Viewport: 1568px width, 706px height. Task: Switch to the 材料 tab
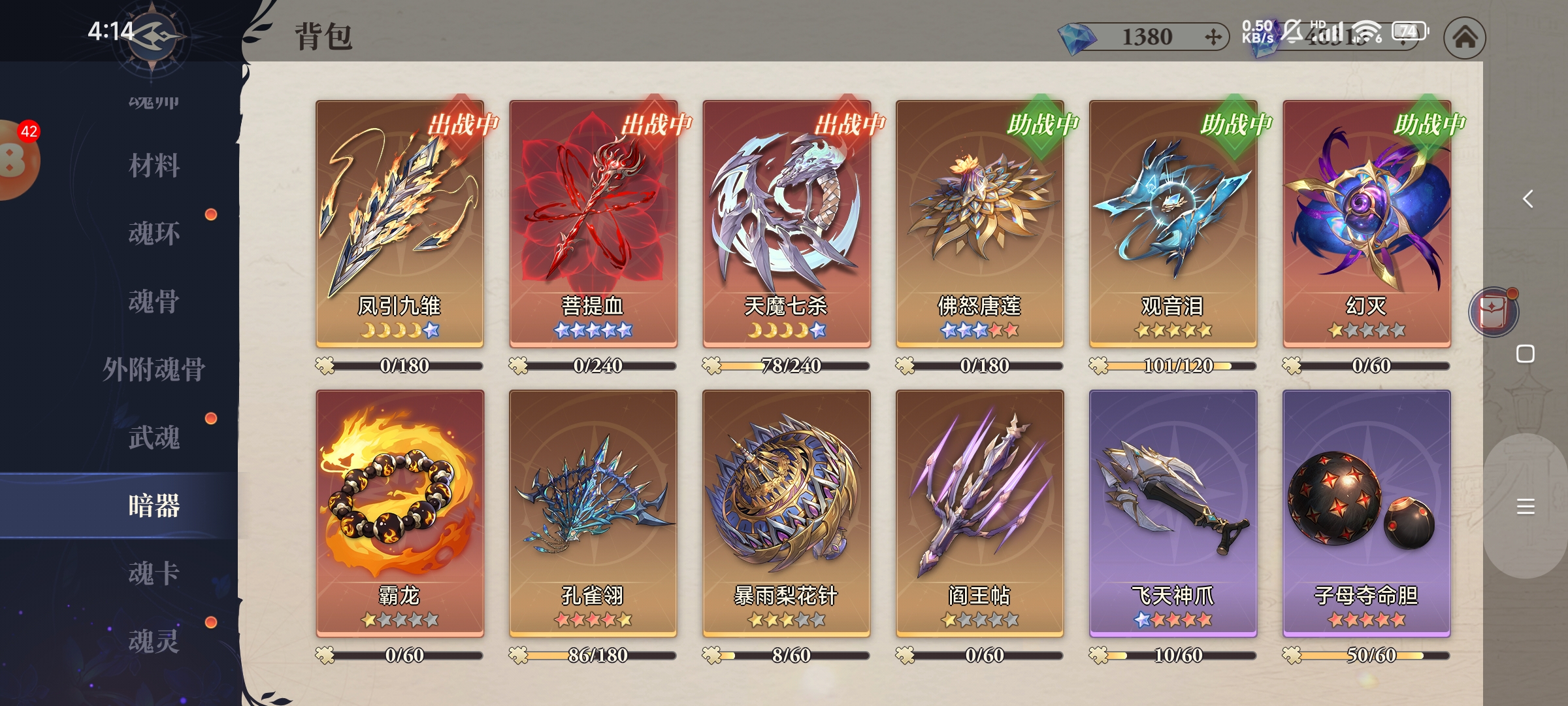pos(154,165)
